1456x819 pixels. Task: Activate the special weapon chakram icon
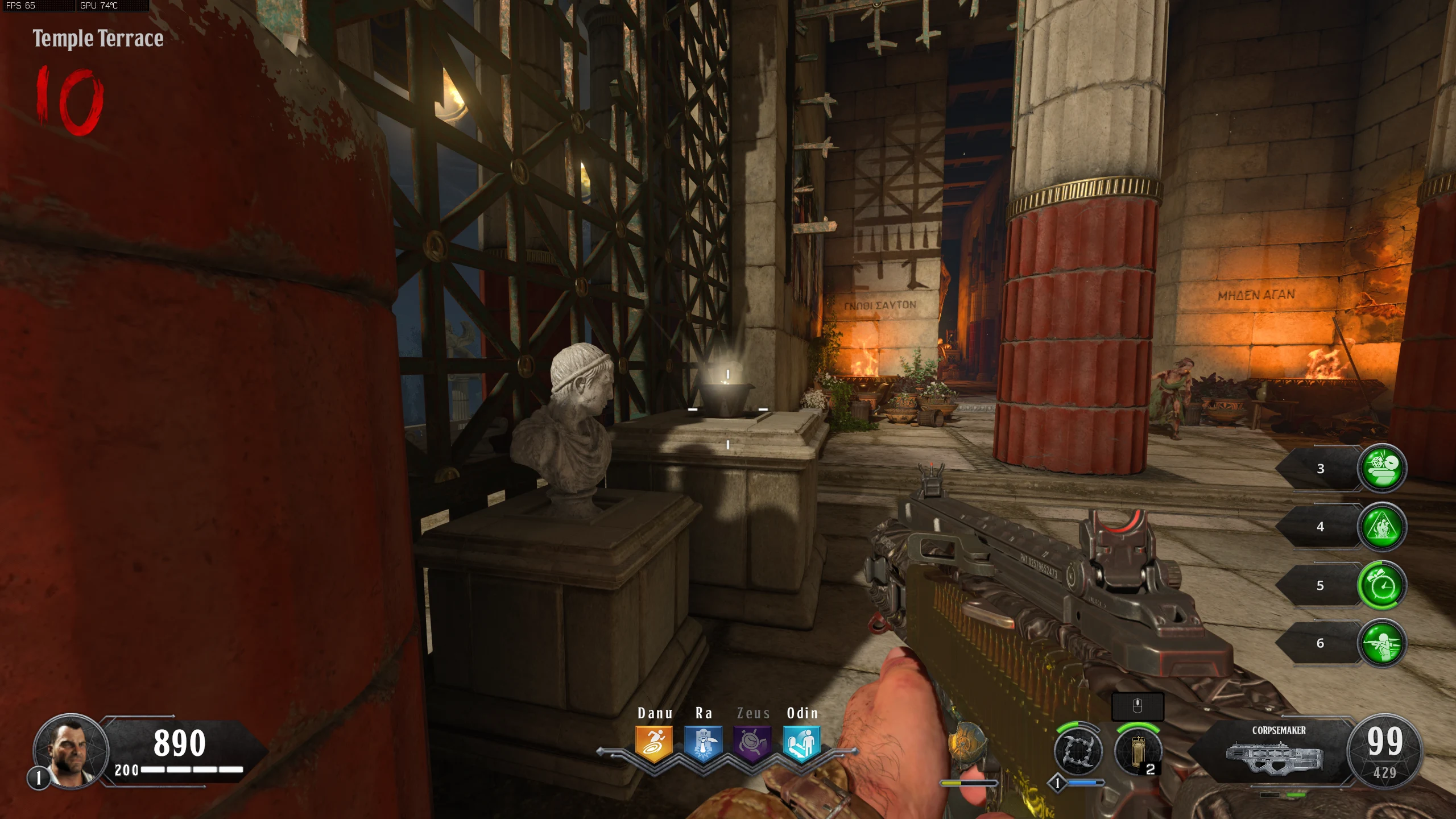pyautogui.click(x=1077, y=751)
